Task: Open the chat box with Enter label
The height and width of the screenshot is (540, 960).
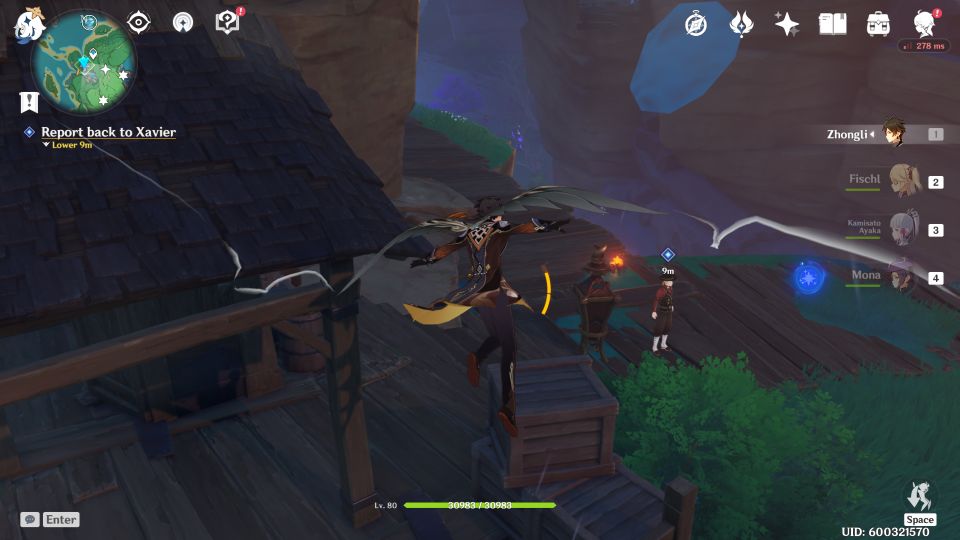Action: click(x=49, y=519)
